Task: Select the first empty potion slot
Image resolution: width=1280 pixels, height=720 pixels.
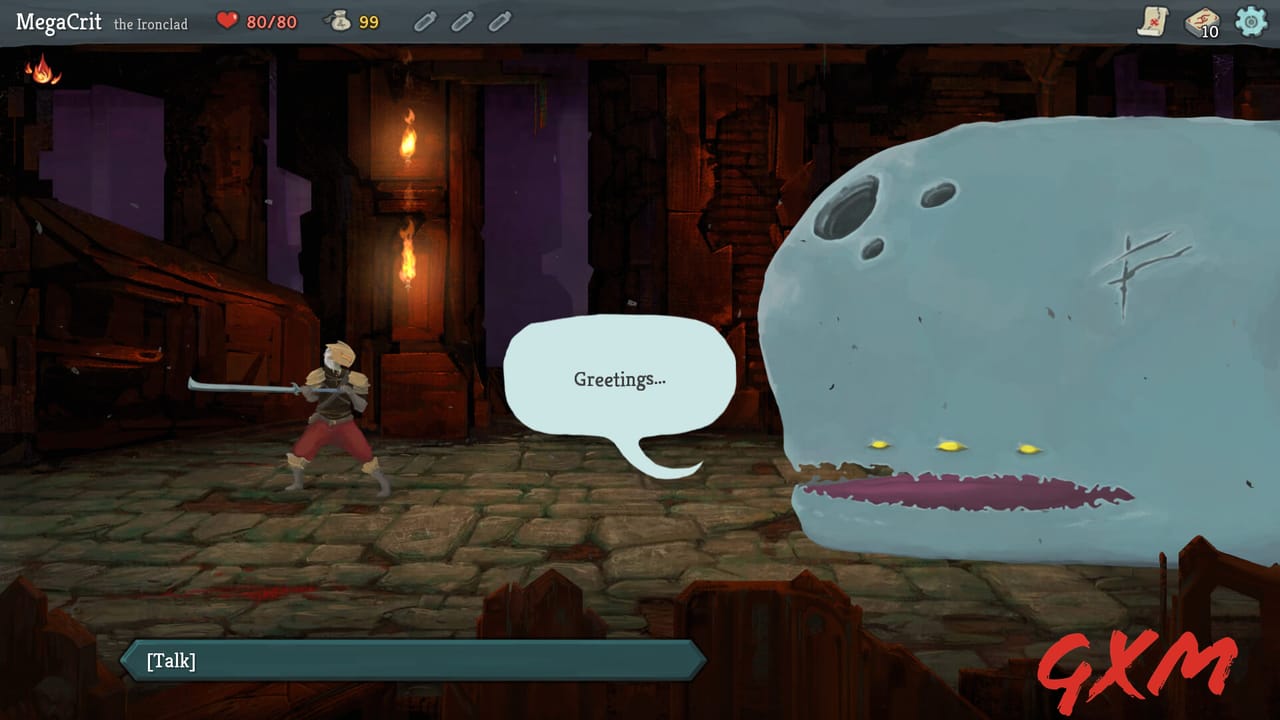Action: pos(424,21)
